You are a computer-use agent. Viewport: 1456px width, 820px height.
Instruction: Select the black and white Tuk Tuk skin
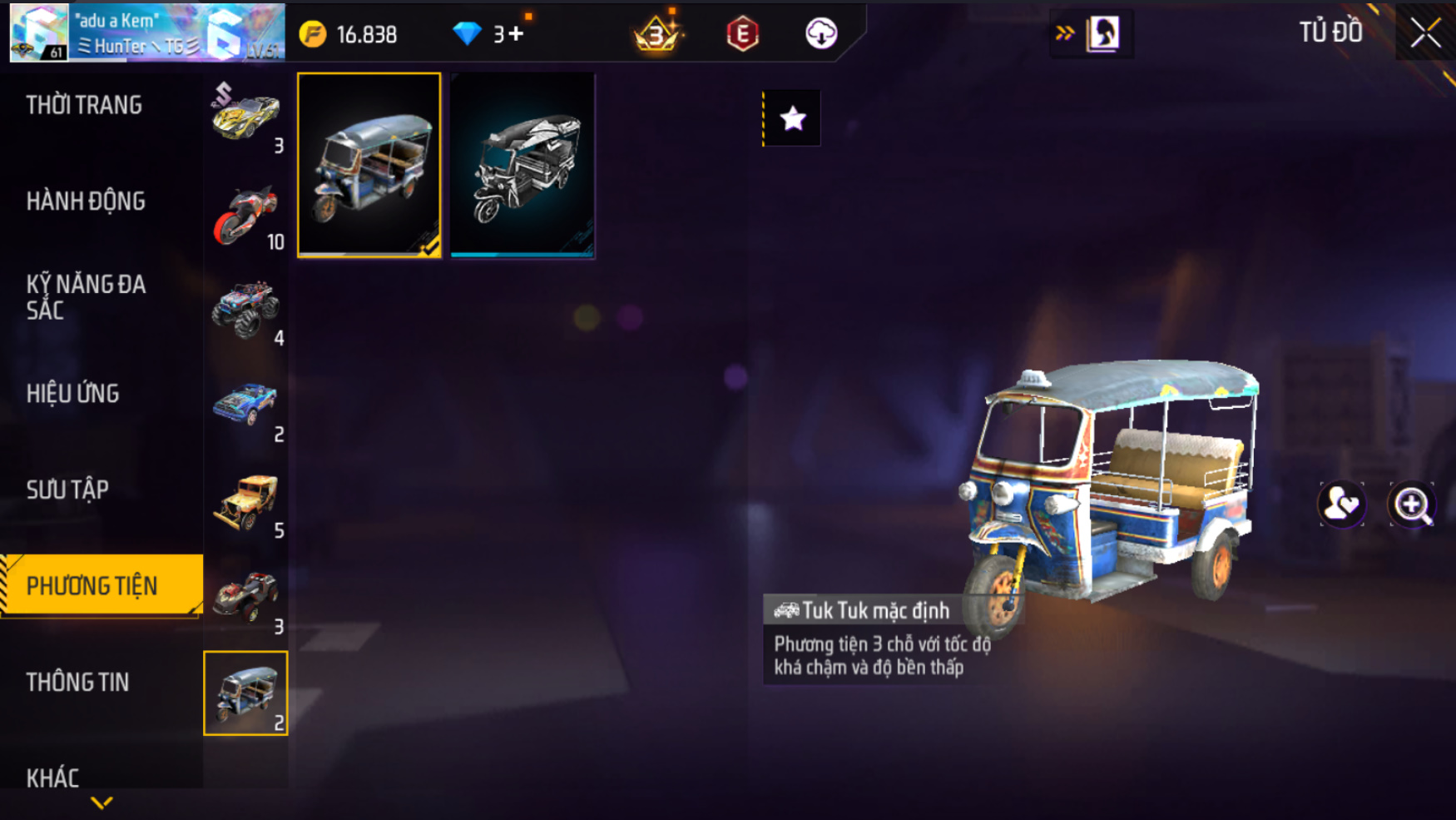pos(522,165)
